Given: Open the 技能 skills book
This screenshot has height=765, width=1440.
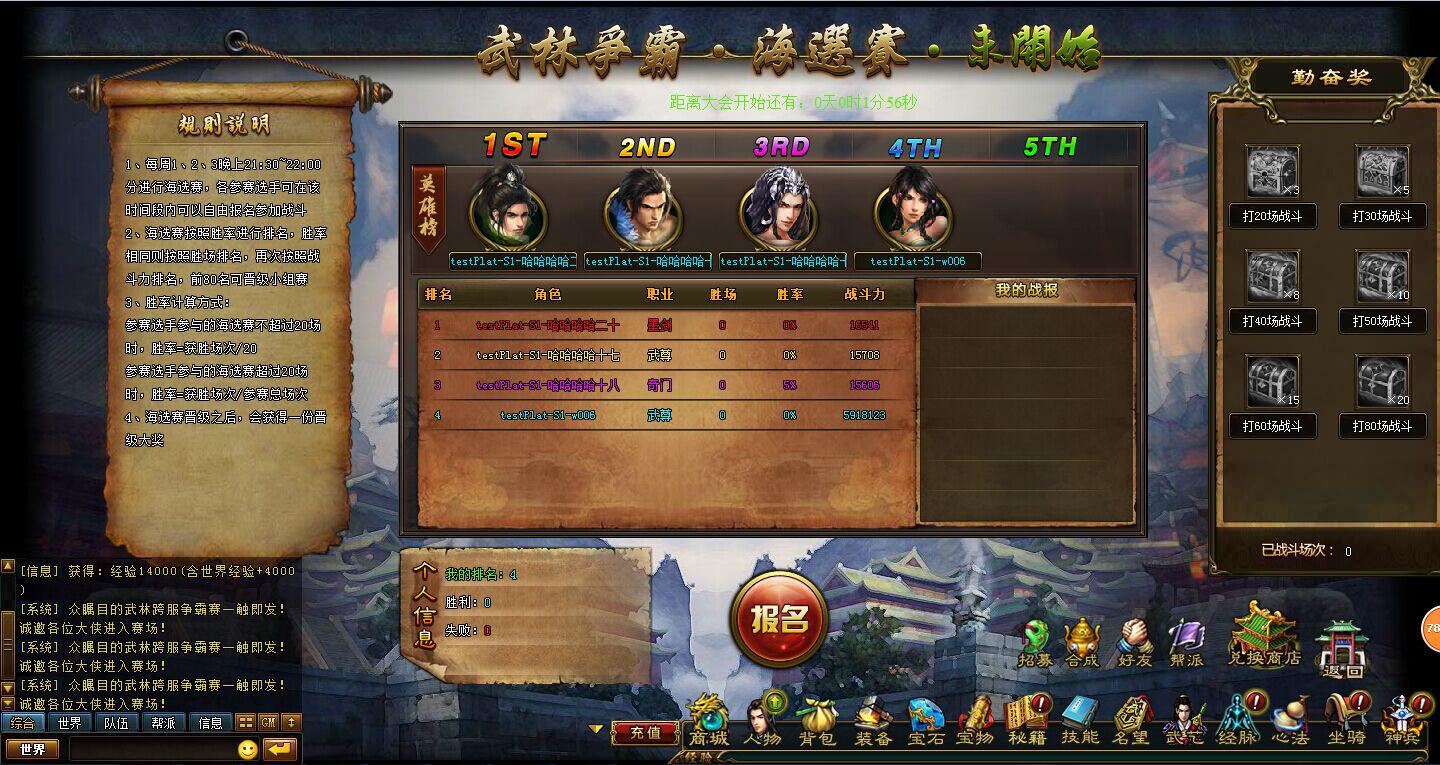Looking at the screenshot, I should click(1079, 721).
